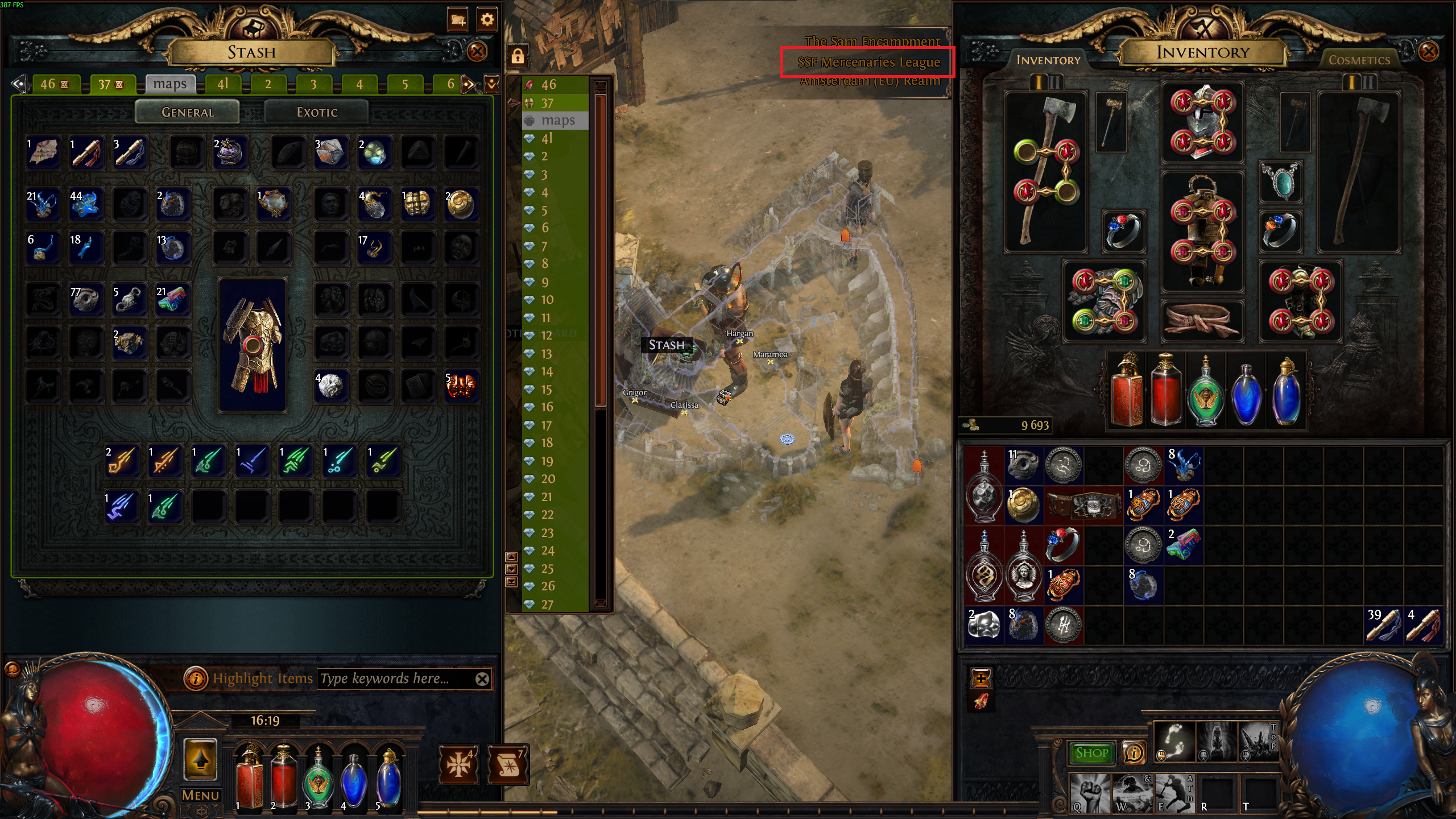Pick the golden armour item in stash
Viewport: 1456px width, 819px height.
tap(253, 345)
